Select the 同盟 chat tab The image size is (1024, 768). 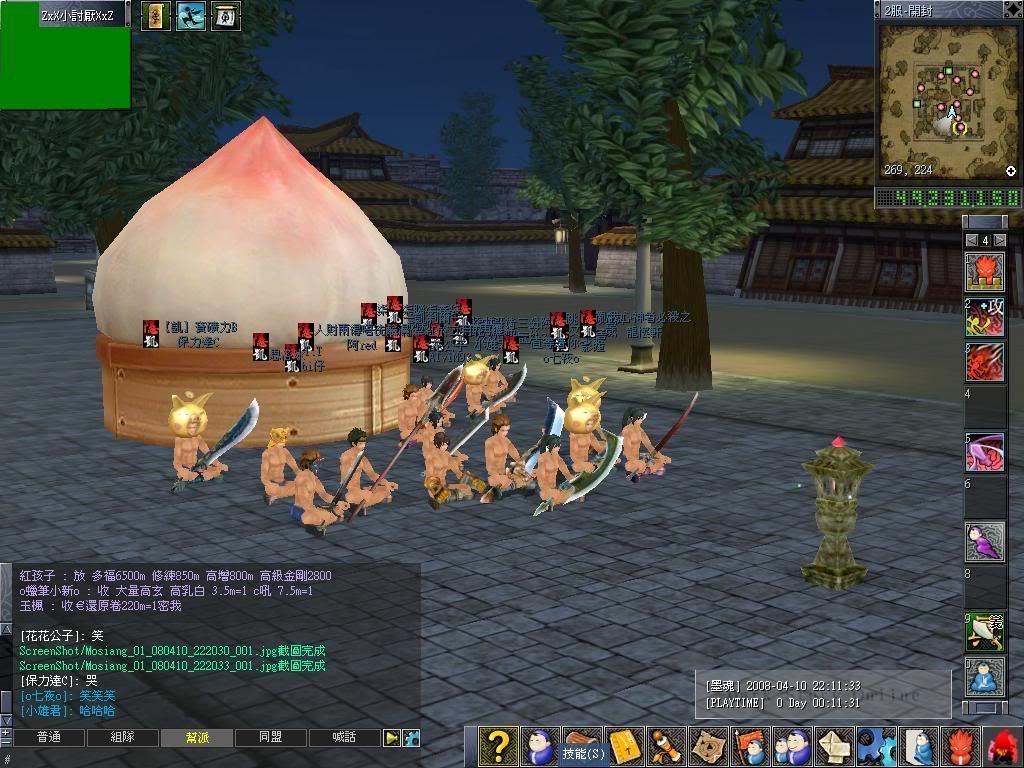(x=270, y=738)
